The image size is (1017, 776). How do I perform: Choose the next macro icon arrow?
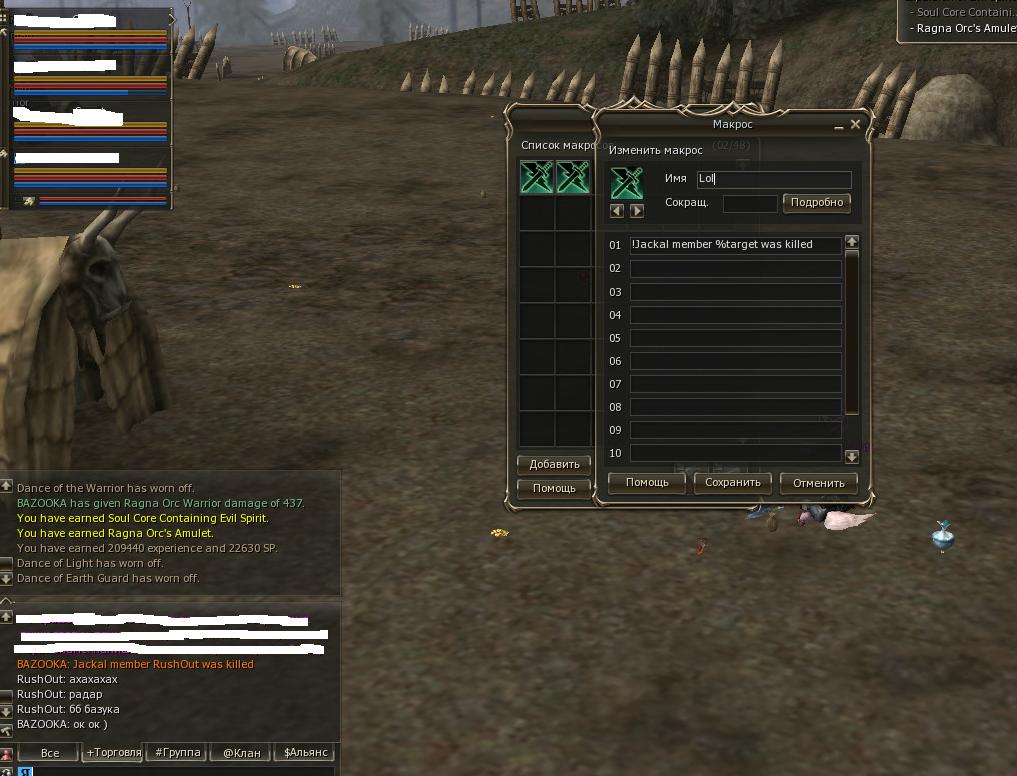(637, 211)
